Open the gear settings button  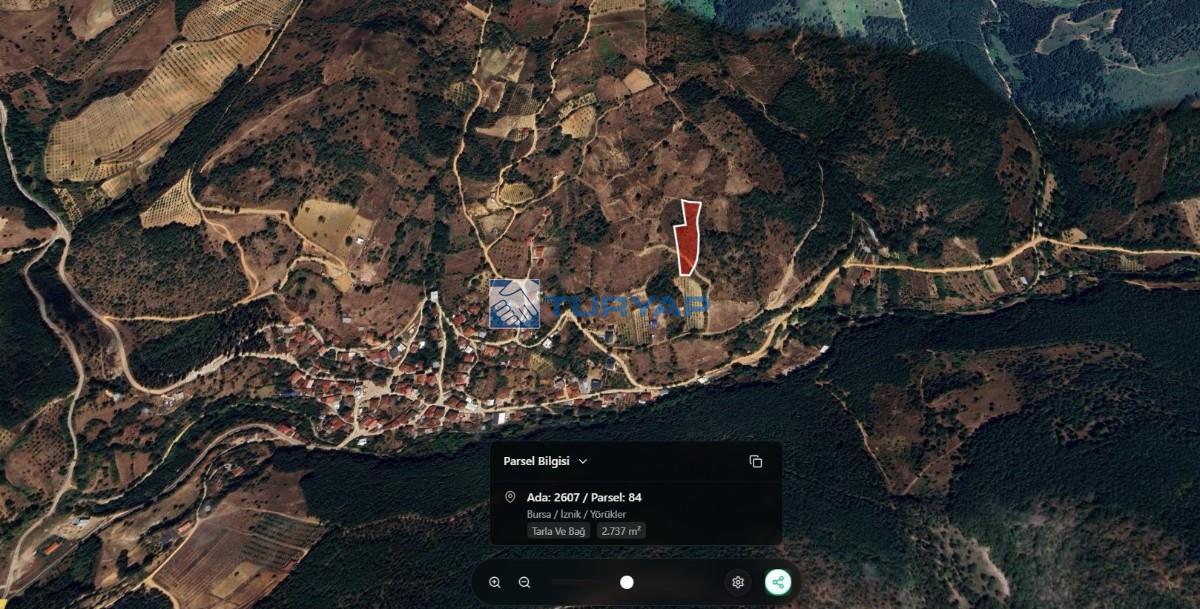click(x=738, y=582)
